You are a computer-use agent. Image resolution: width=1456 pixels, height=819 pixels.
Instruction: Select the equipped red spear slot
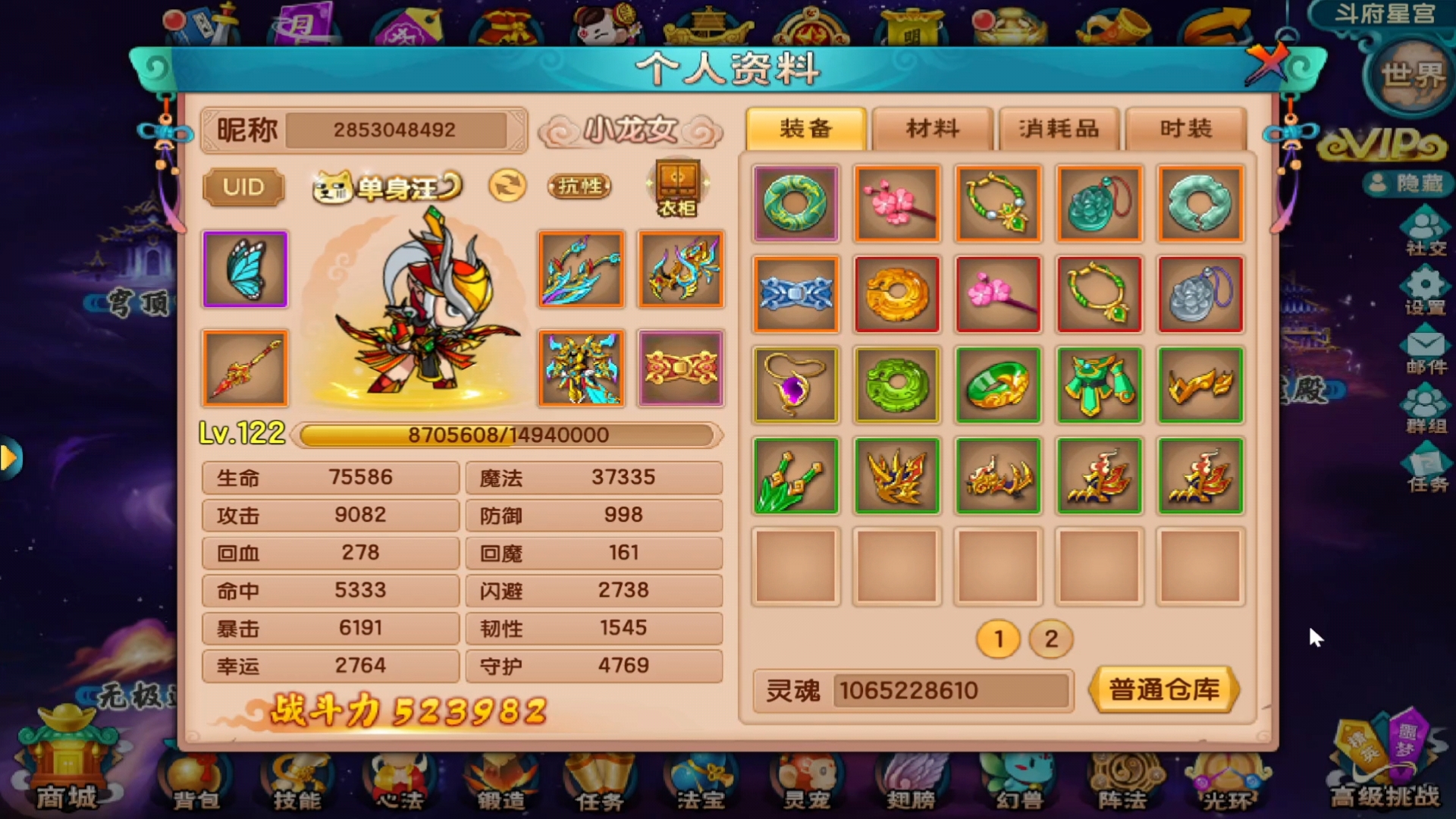(245, 369)
